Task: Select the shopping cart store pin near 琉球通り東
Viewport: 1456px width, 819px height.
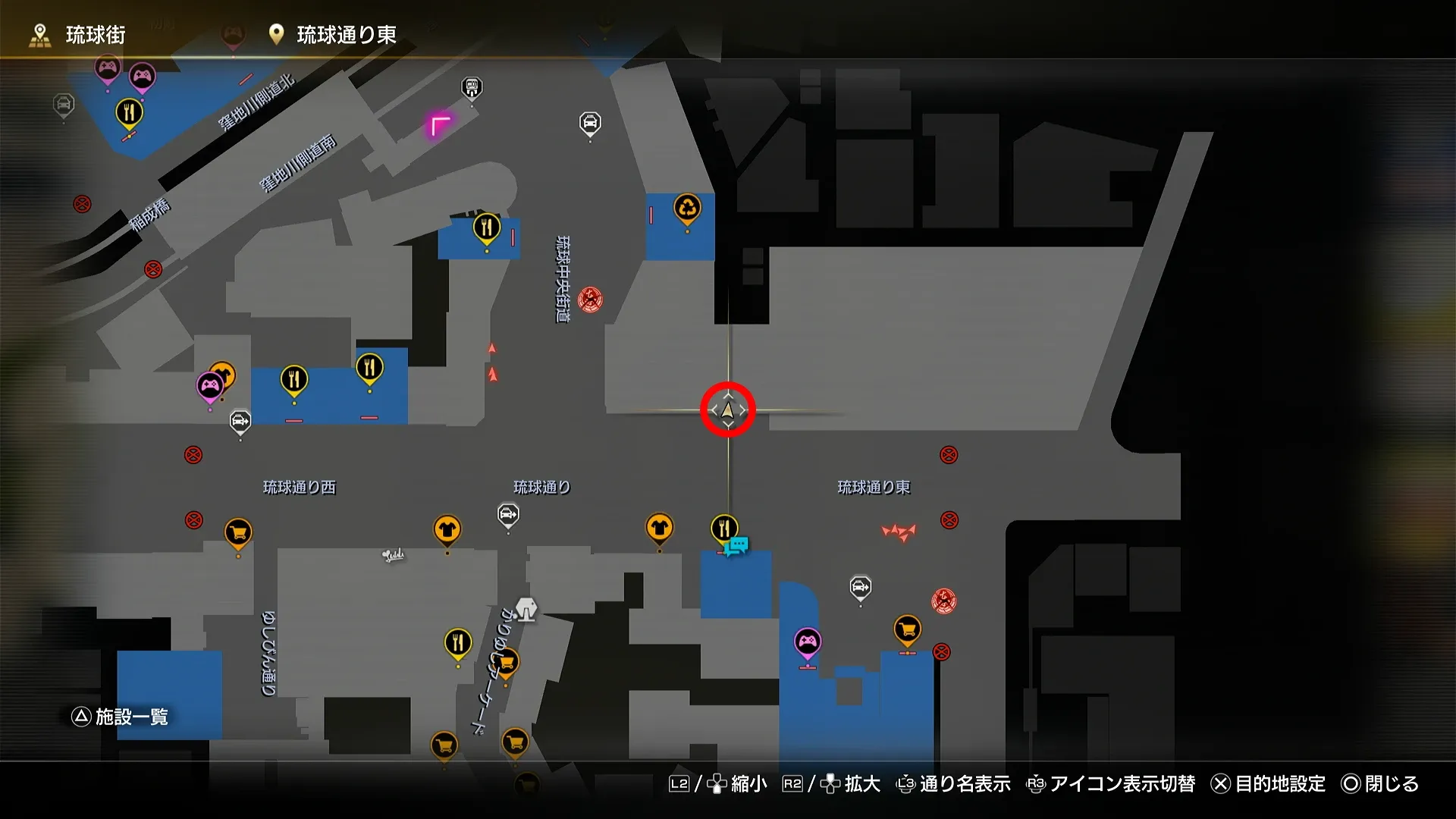Action: pos(907,629)
